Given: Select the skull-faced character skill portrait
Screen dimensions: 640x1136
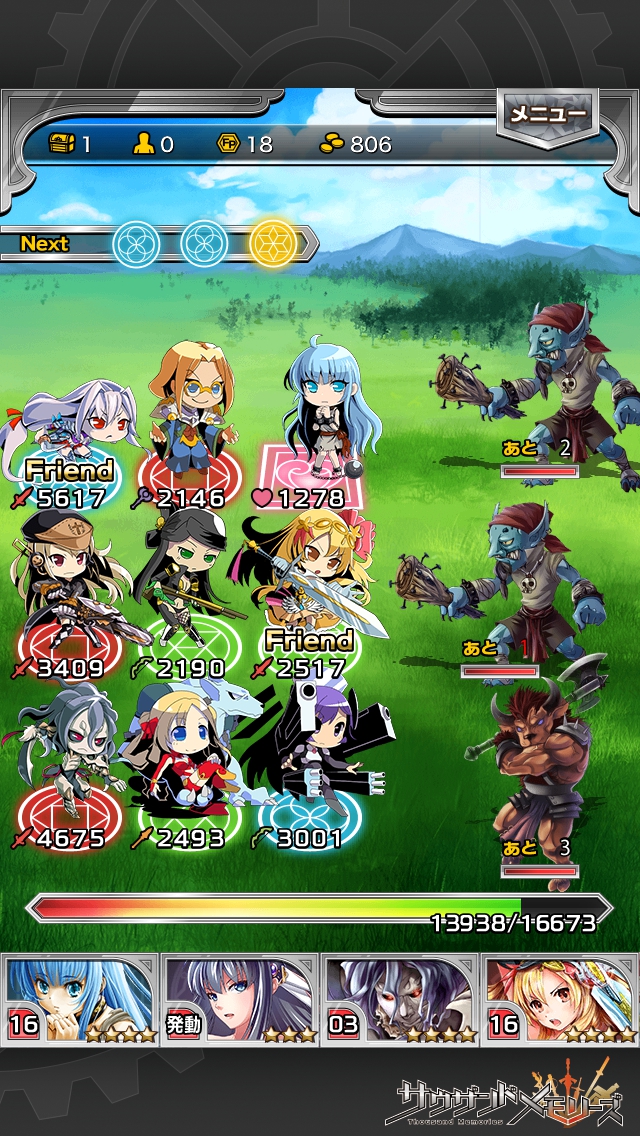Looking at the screenshot, I should tap(400, 999).
